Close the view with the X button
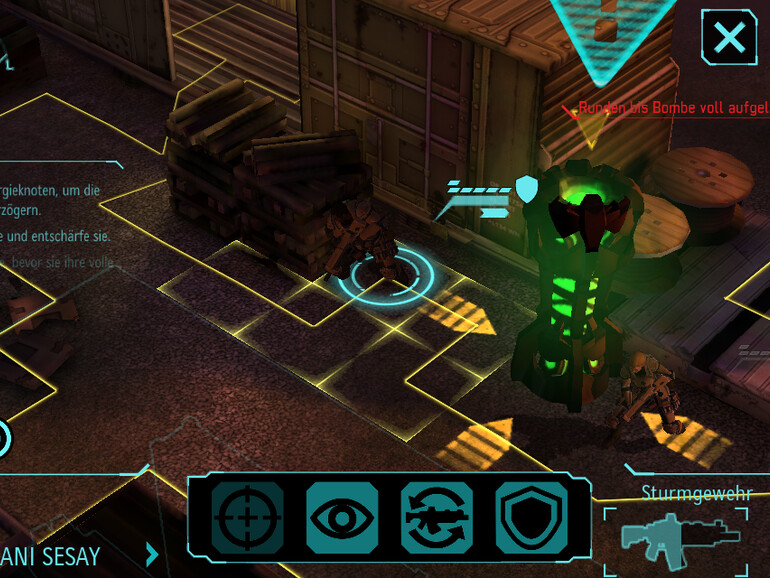 [730, 38]
